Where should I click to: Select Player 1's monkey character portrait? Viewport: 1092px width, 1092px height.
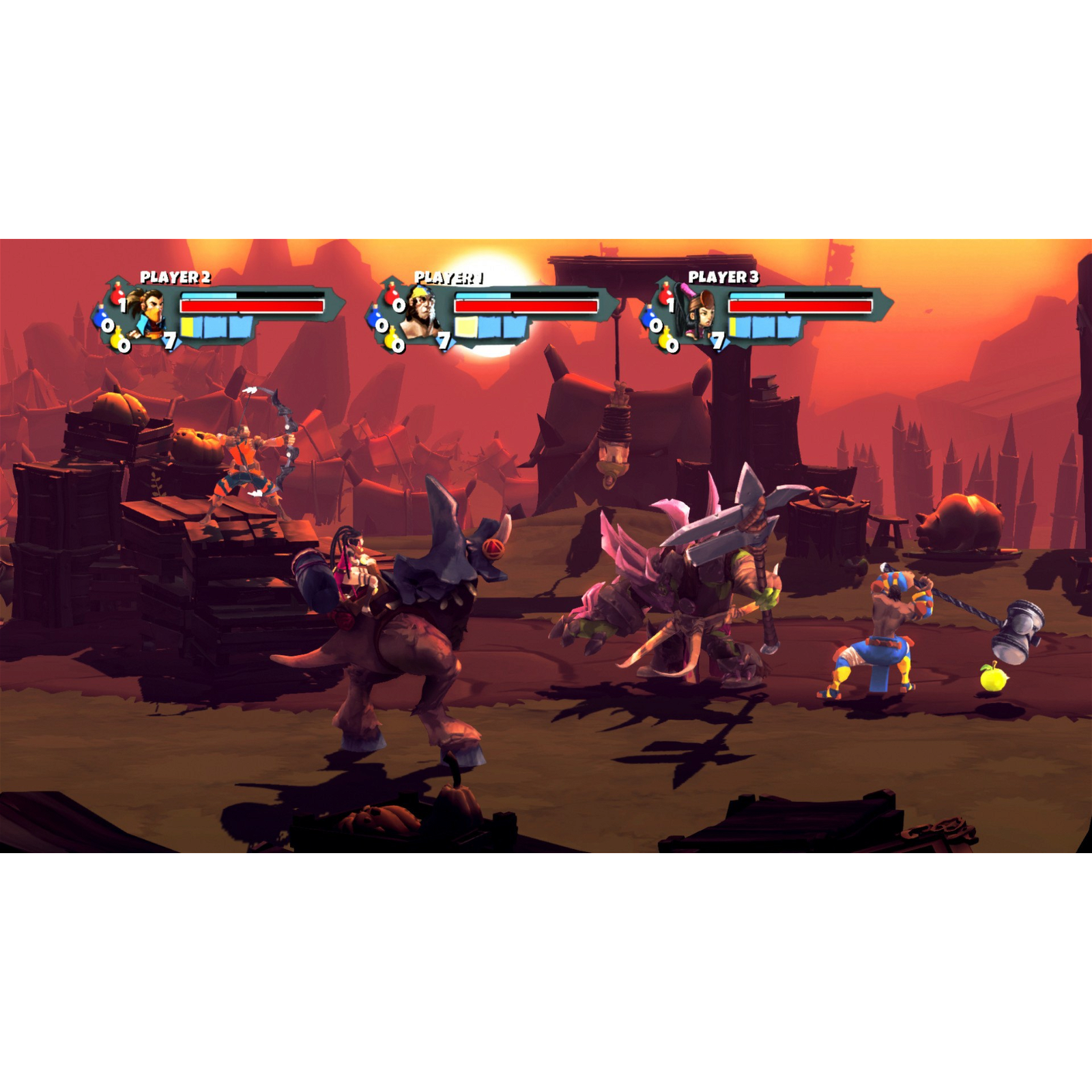point(422,311)
